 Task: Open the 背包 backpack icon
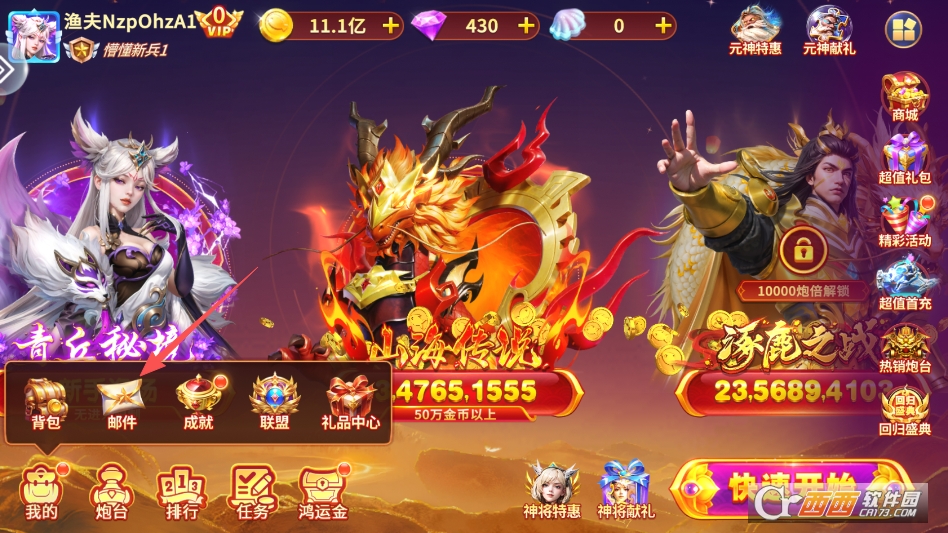click(45, 400)
